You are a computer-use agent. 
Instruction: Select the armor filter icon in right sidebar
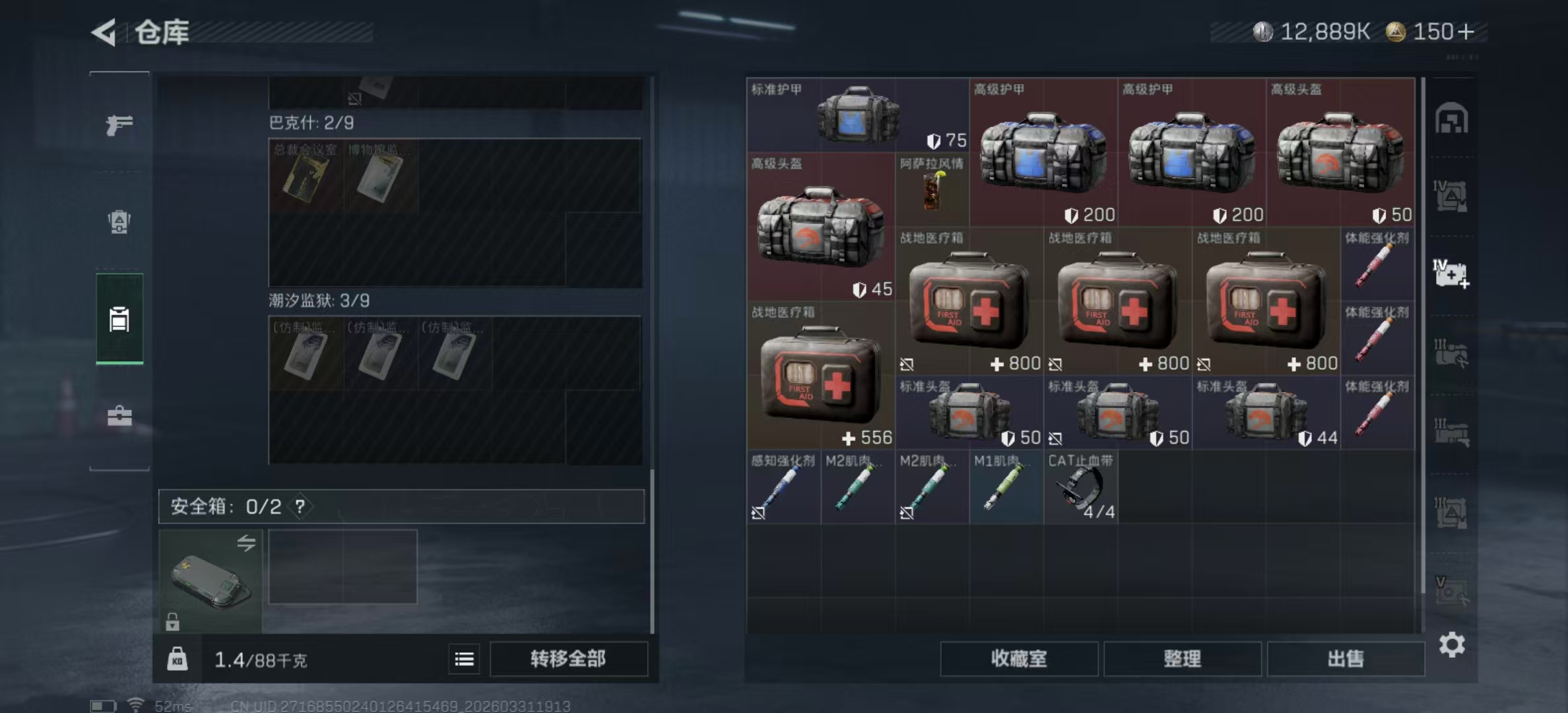pyautogui.click(x=1452, y=195)
